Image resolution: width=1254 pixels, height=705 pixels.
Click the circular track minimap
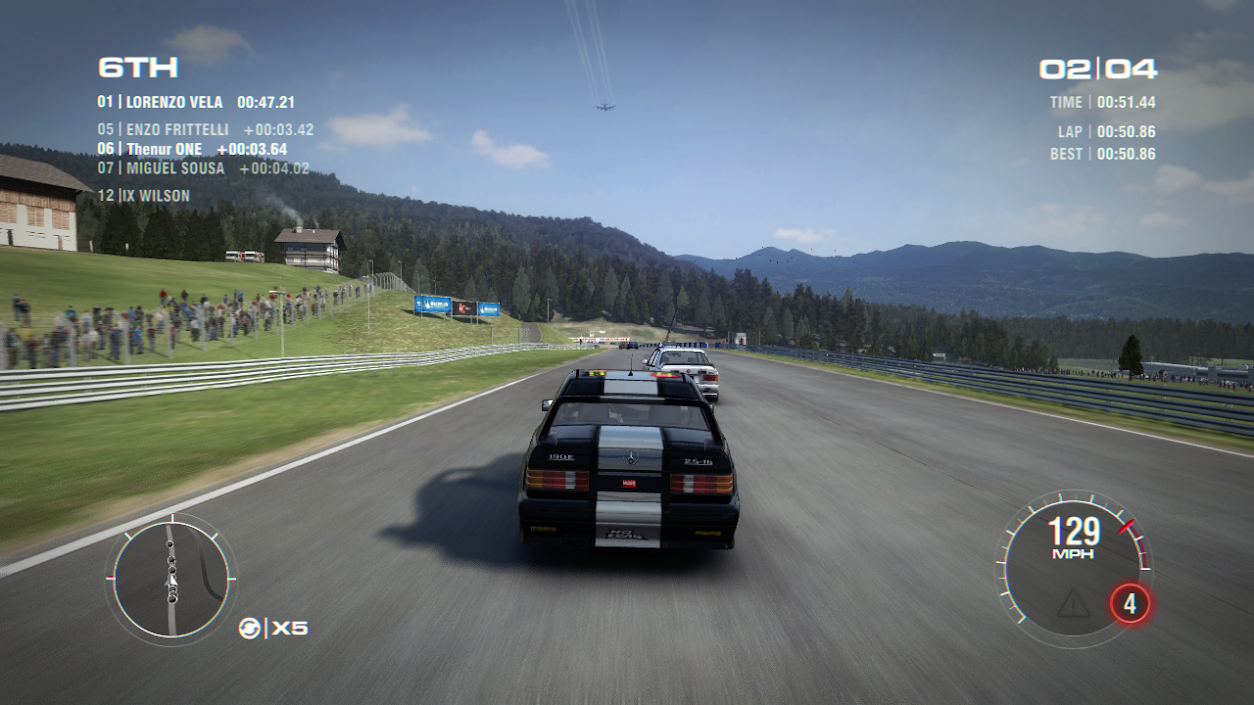[x=171, y=577]
